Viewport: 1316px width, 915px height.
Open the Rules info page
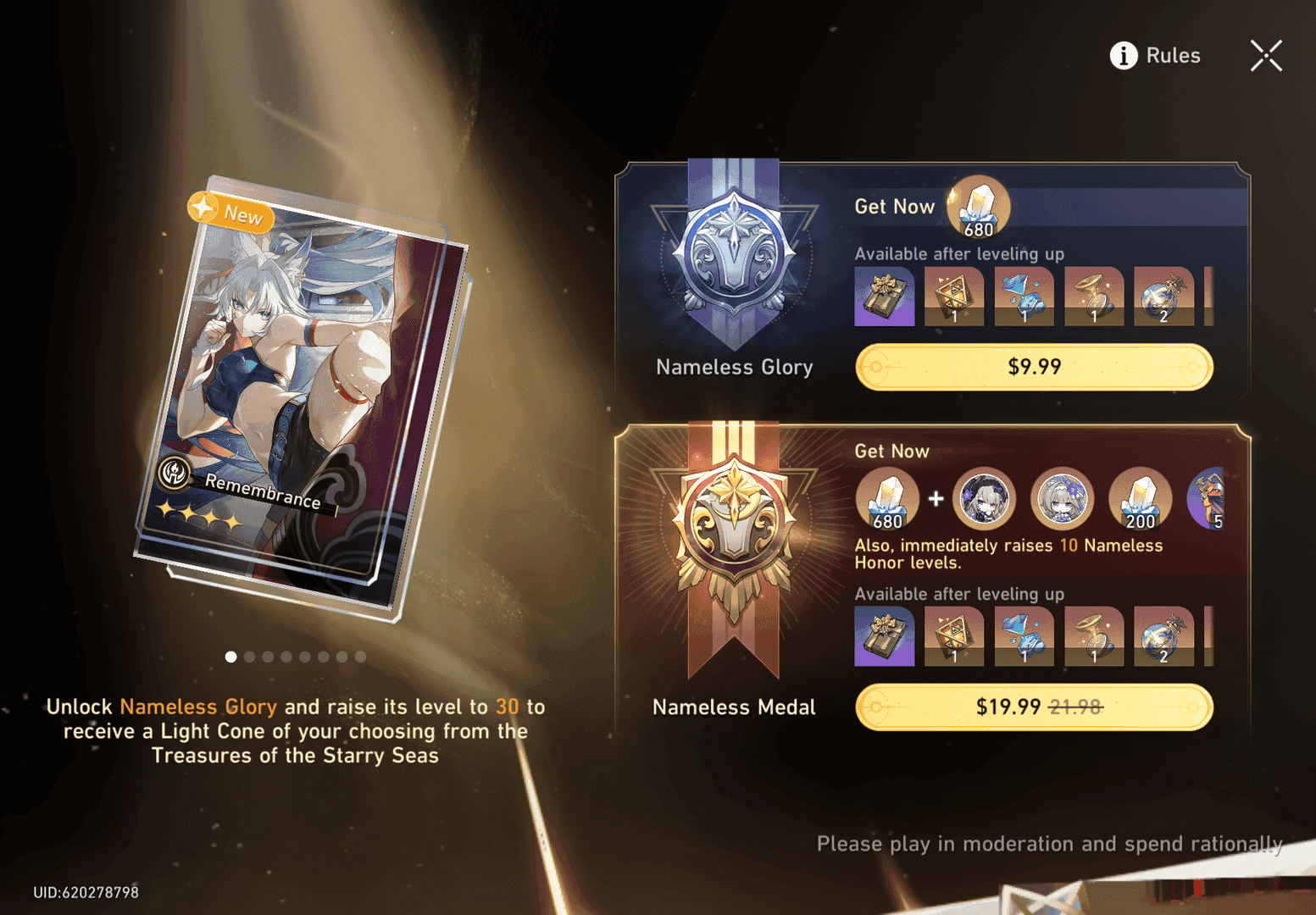[1155, 56]
